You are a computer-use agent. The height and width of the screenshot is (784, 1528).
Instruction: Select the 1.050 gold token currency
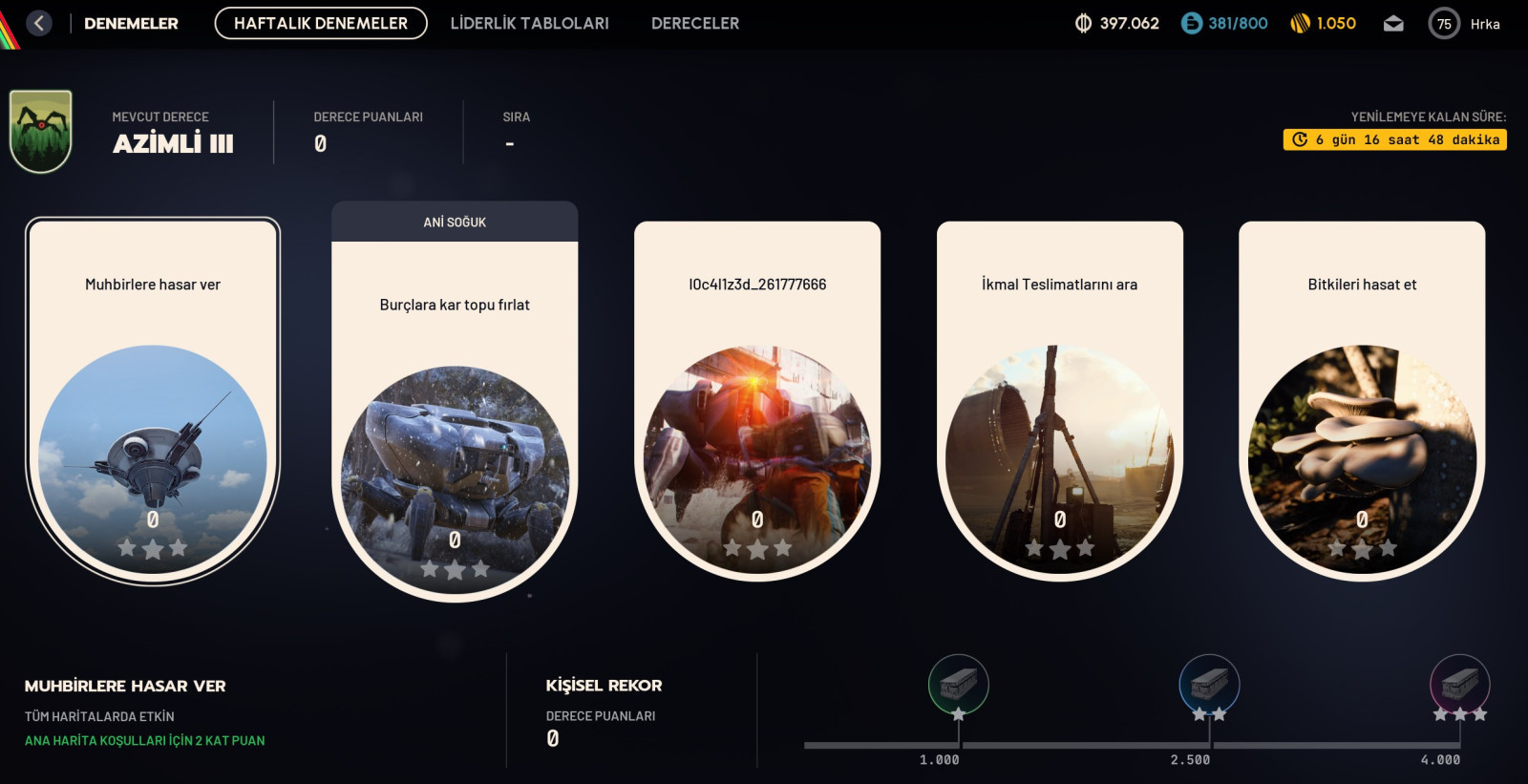[1323, 23]
